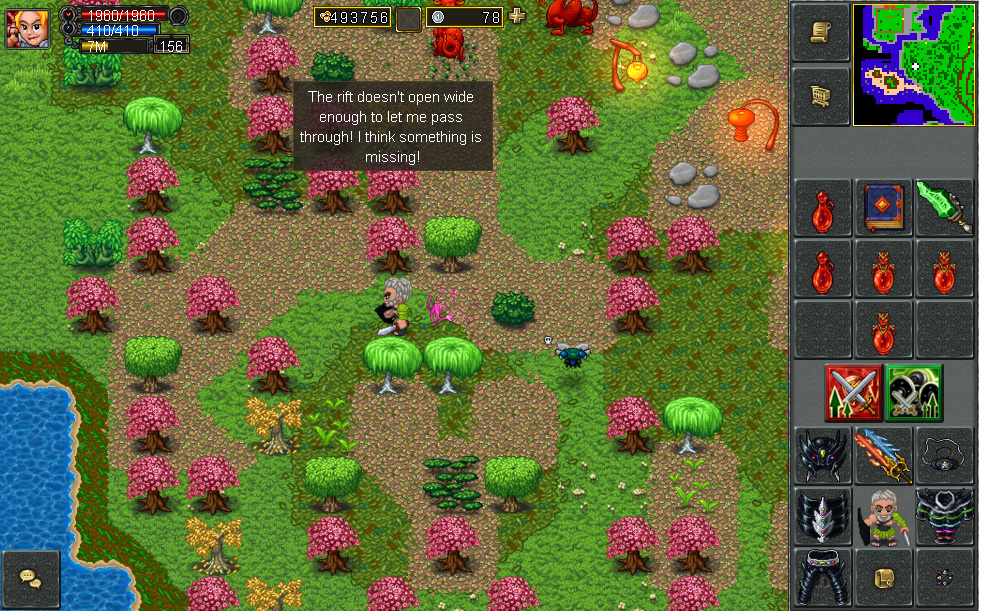Viewport: 981px width, 611px height.
Task: Select the black chest armor slot
Action: tap(944, 516)
